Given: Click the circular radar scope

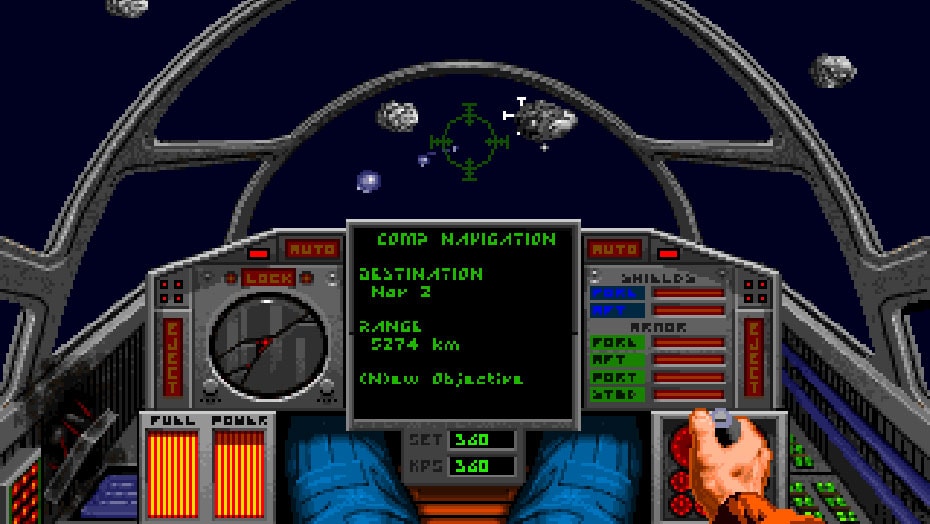Looking at the screenshot, I should [267, 342].
